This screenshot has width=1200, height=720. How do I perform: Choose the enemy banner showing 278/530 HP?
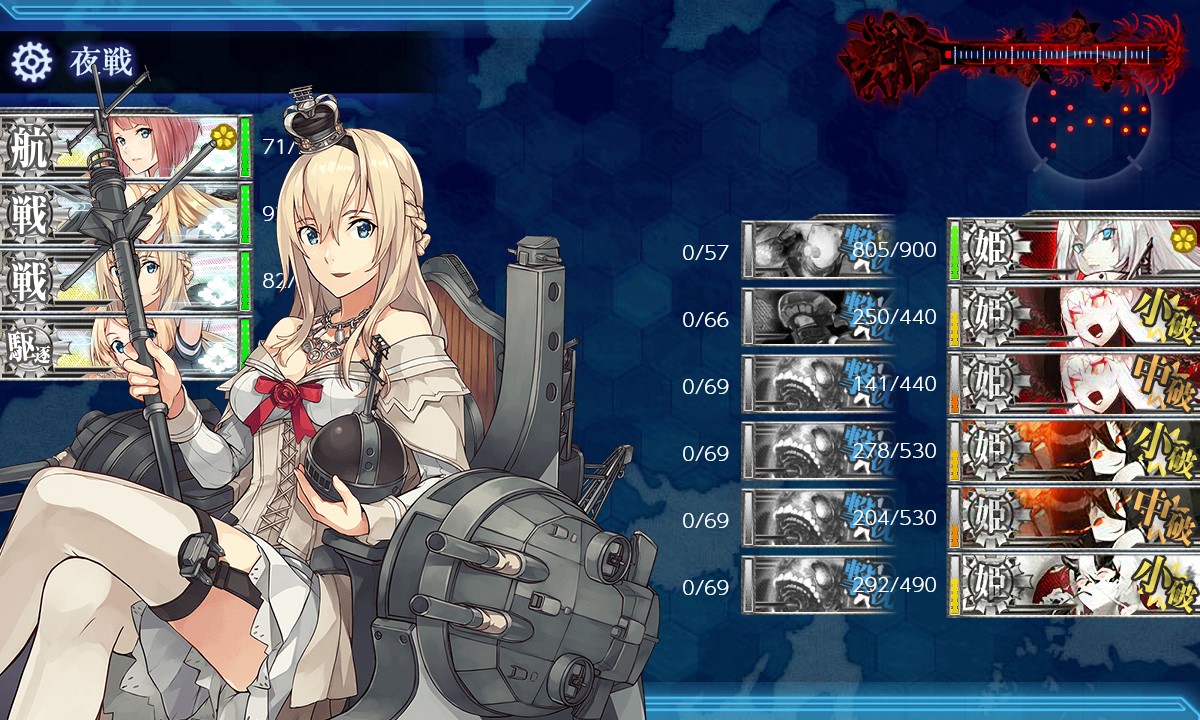tap(1075, 451)
